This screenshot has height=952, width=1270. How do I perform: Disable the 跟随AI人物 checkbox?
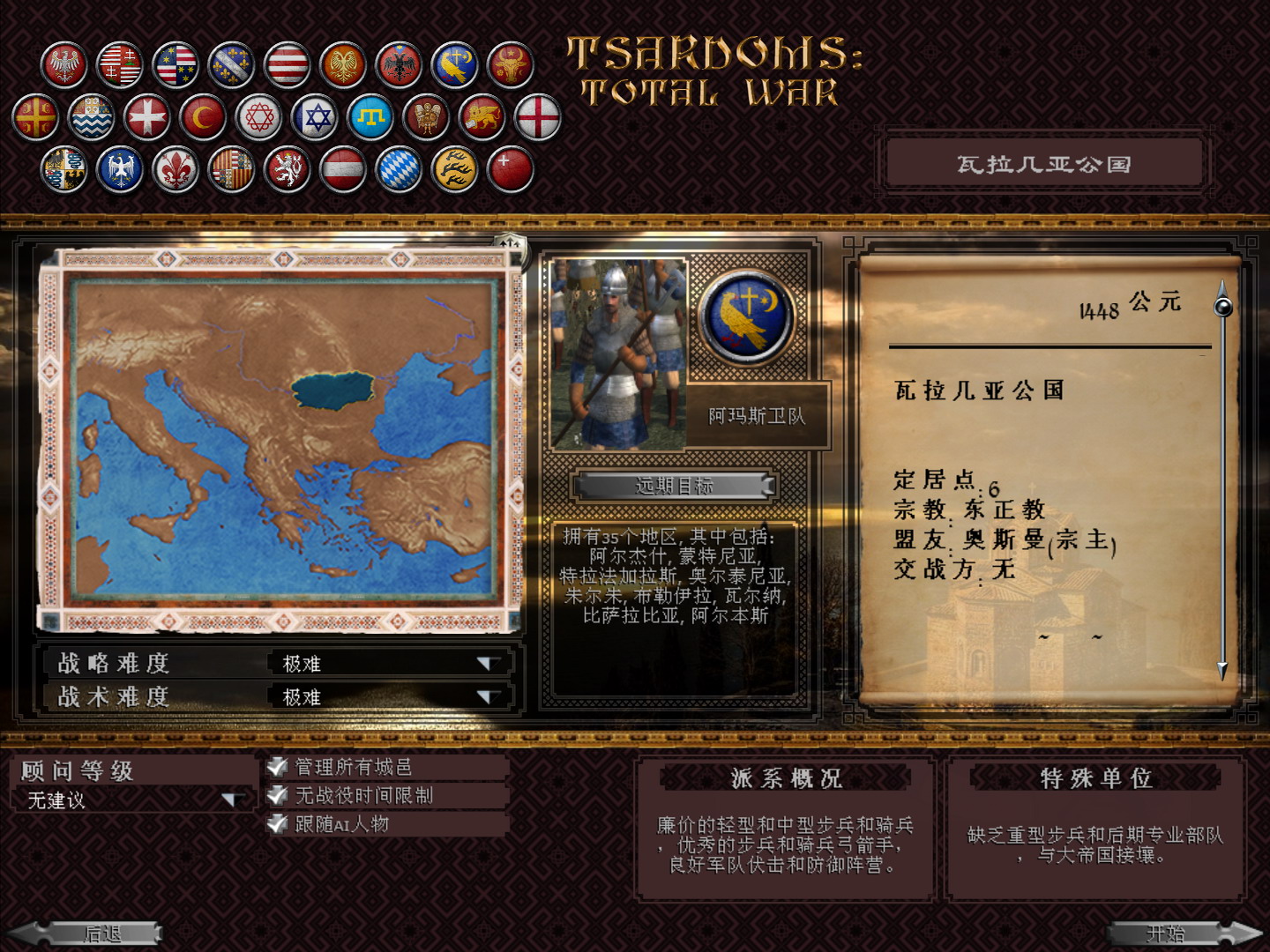[x=276, y=825]
